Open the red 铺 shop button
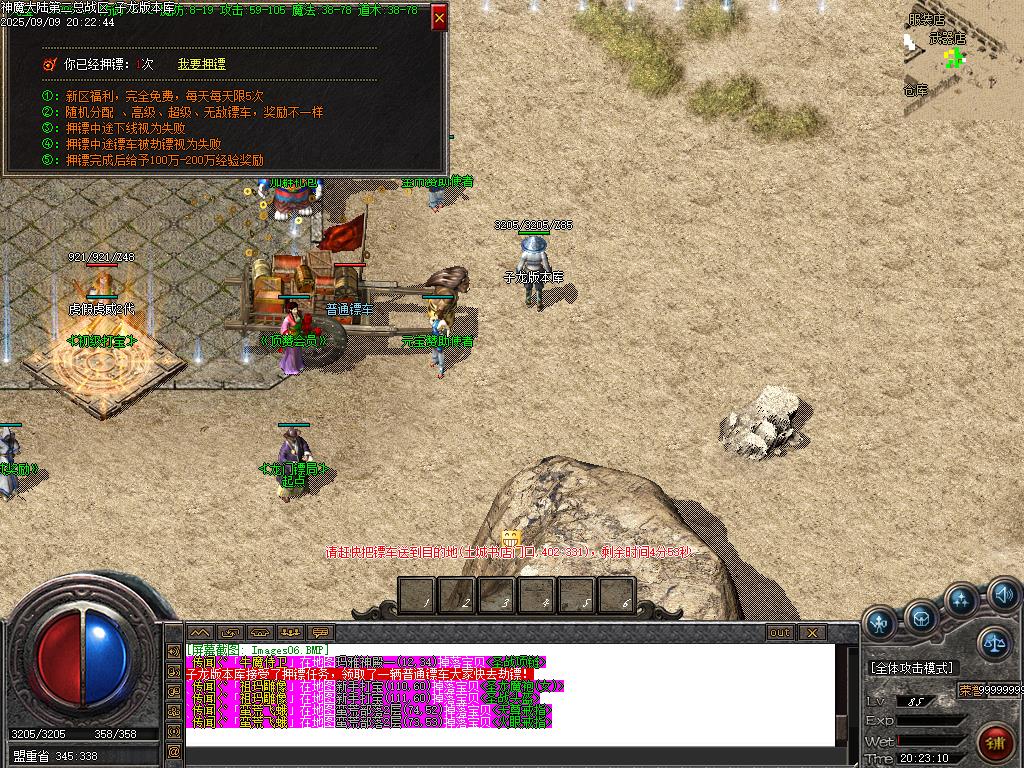The width and height of the screenshot is (1024, 768). (x=995, y=743)
